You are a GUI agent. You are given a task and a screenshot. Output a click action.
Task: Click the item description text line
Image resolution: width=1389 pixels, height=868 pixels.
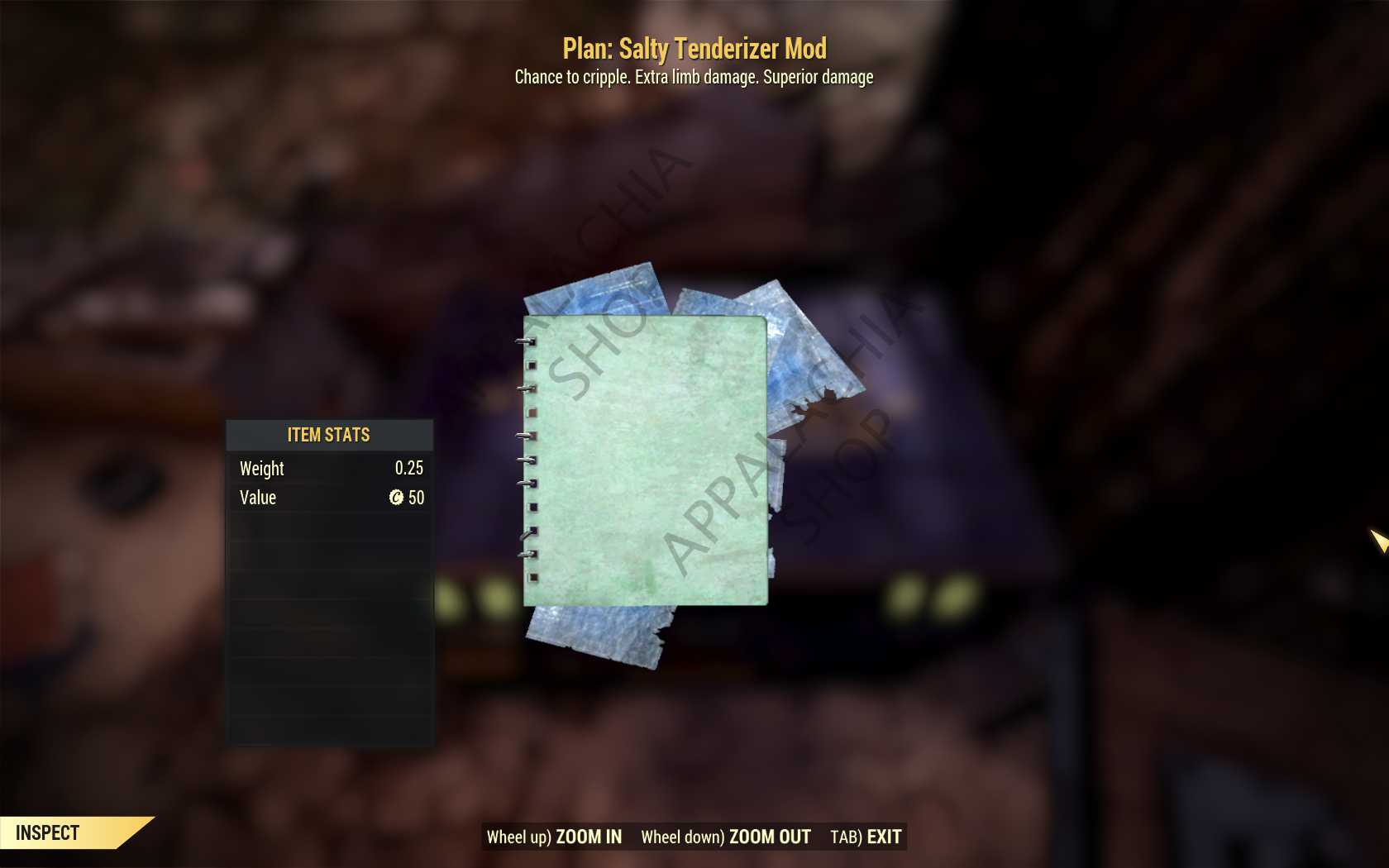693,77
